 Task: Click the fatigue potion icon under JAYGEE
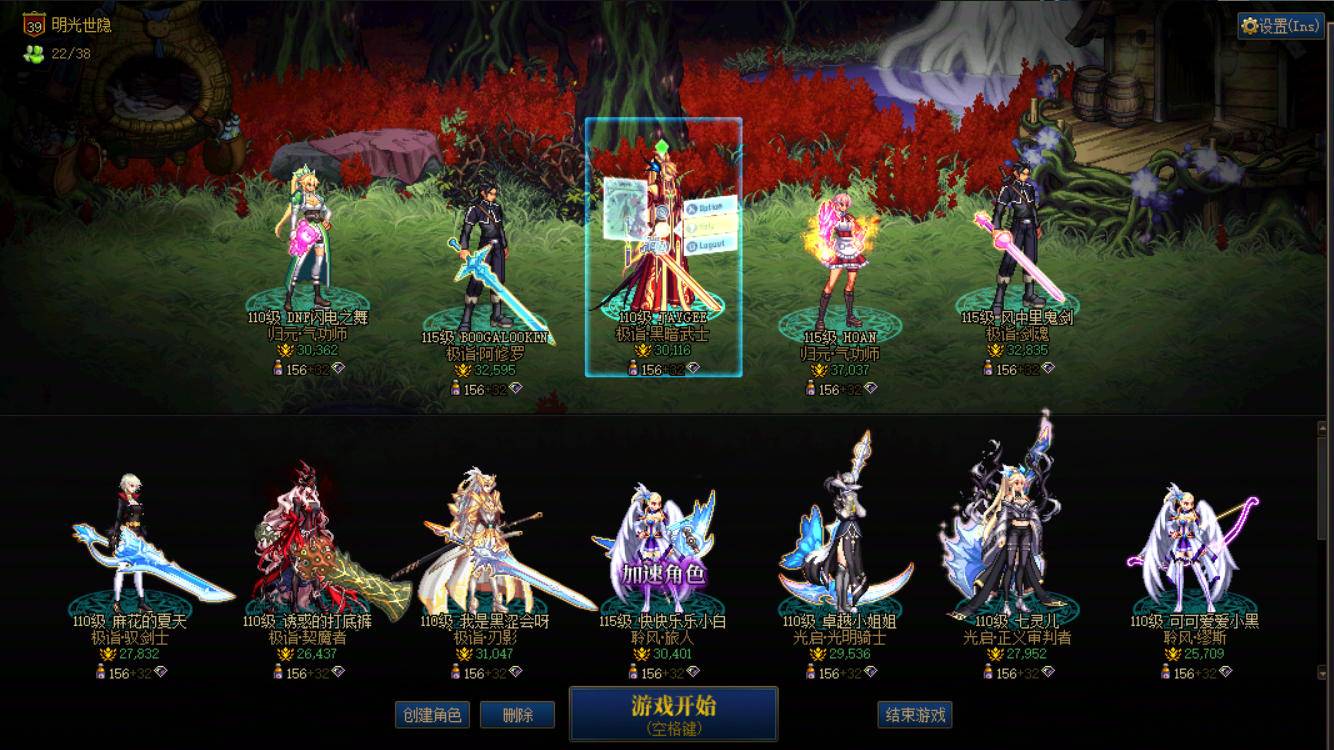click(x=632, y=369)
